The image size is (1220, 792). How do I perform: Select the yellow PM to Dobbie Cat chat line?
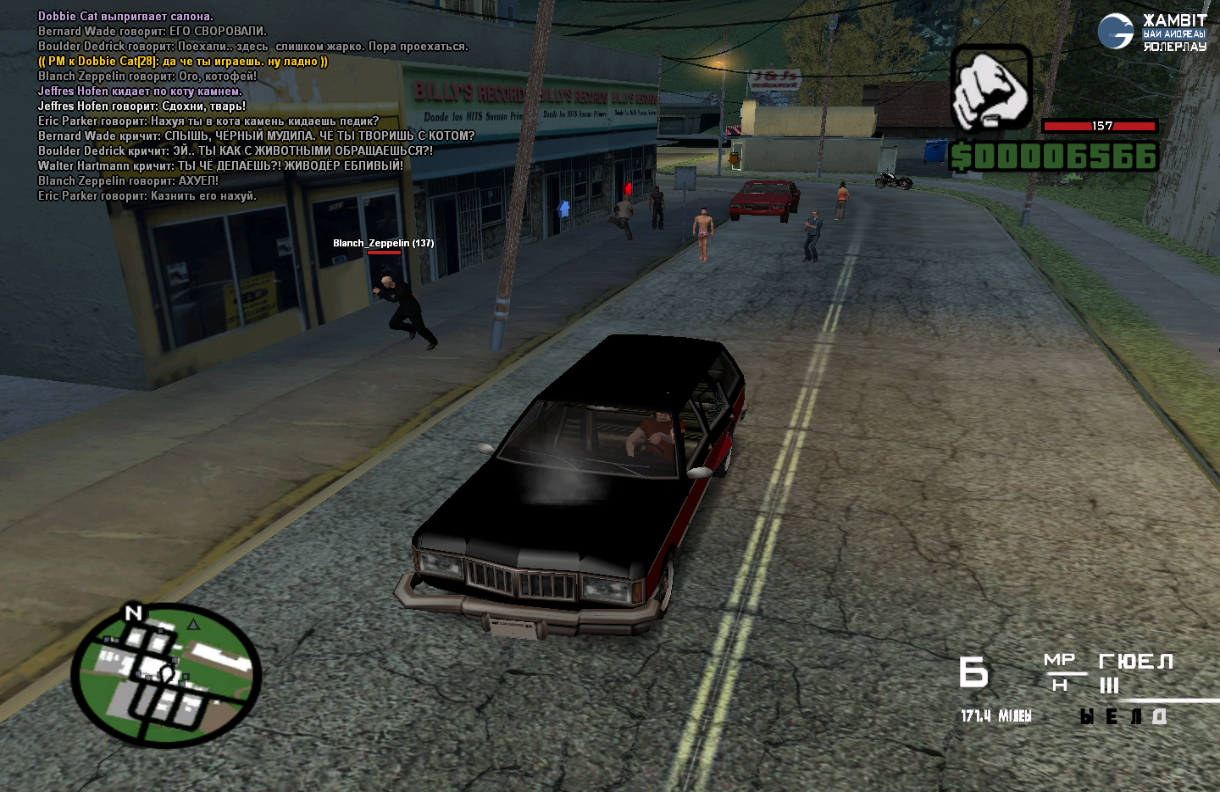(183, 61)
